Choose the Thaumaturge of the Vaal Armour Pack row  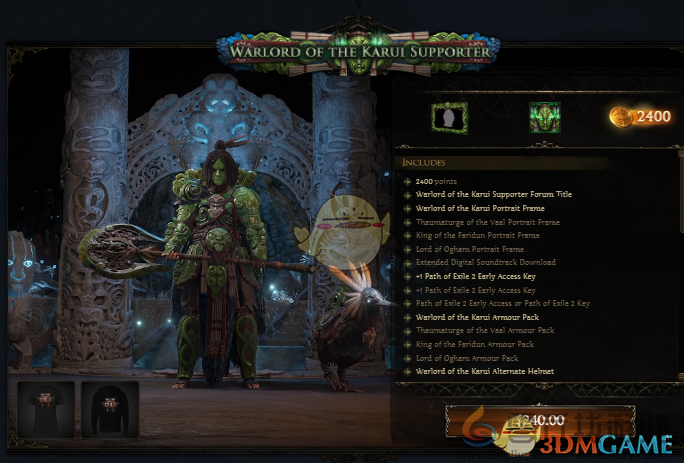(471, 330)
